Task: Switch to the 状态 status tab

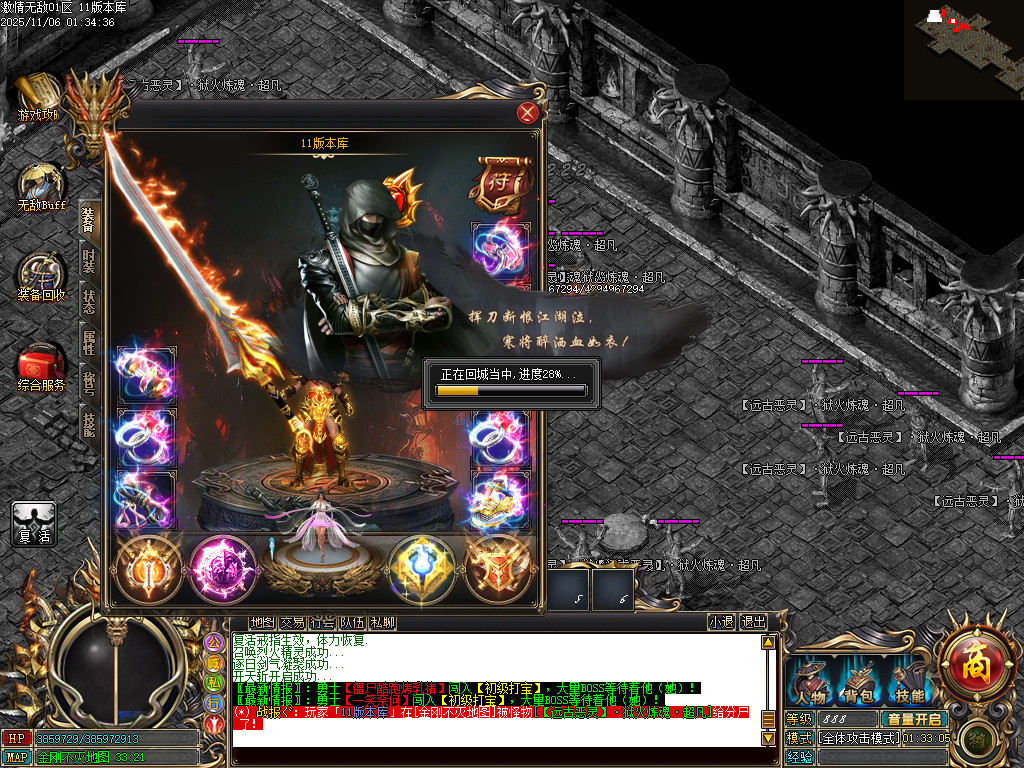Action: coord(89,302)
